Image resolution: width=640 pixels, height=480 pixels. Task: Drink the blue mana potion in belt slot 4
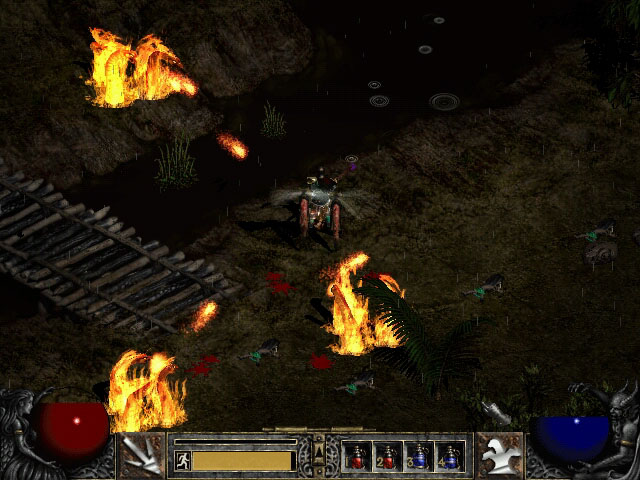pos(449,457)
